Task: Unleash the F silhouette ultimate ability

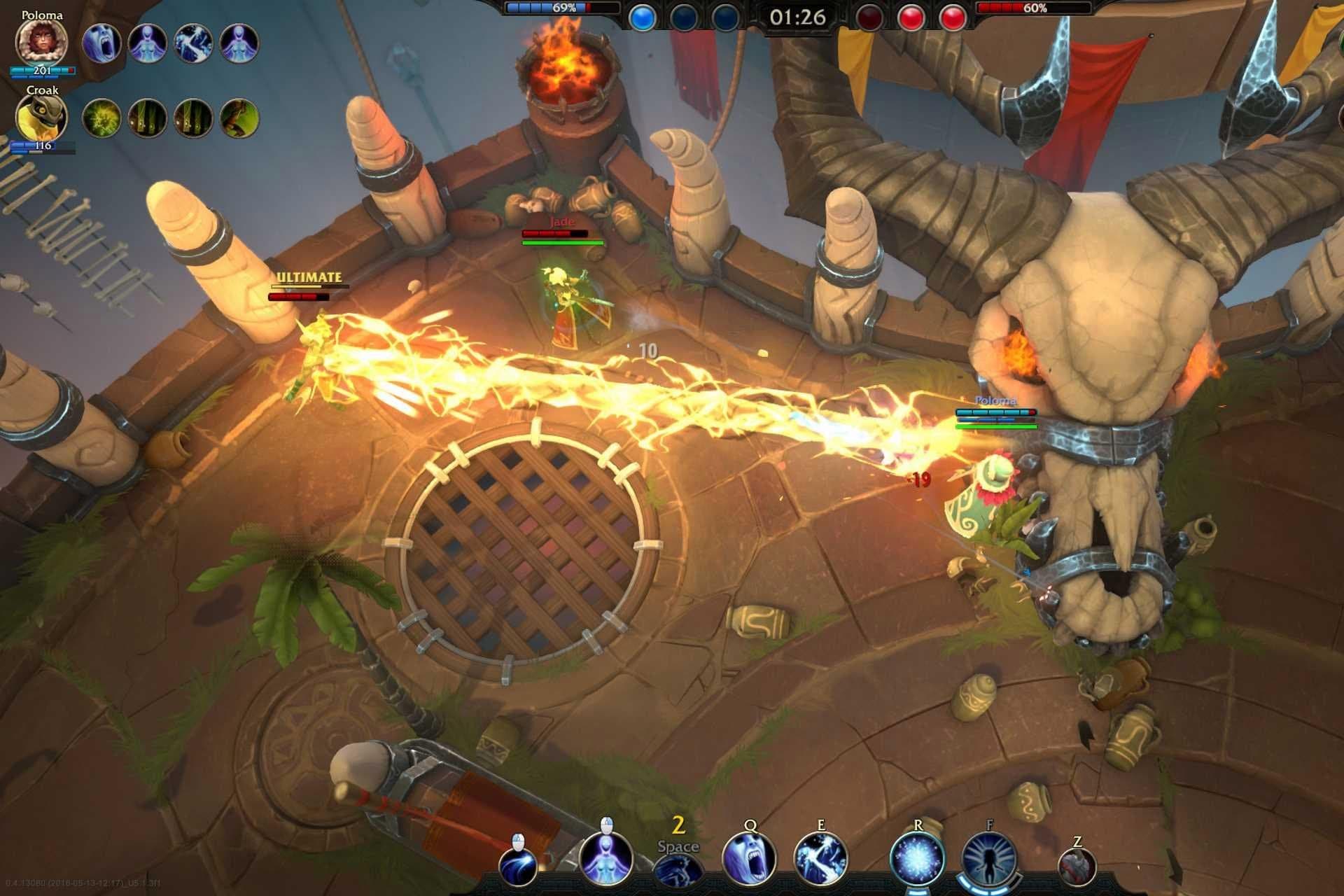Action: tap(989, 859)
